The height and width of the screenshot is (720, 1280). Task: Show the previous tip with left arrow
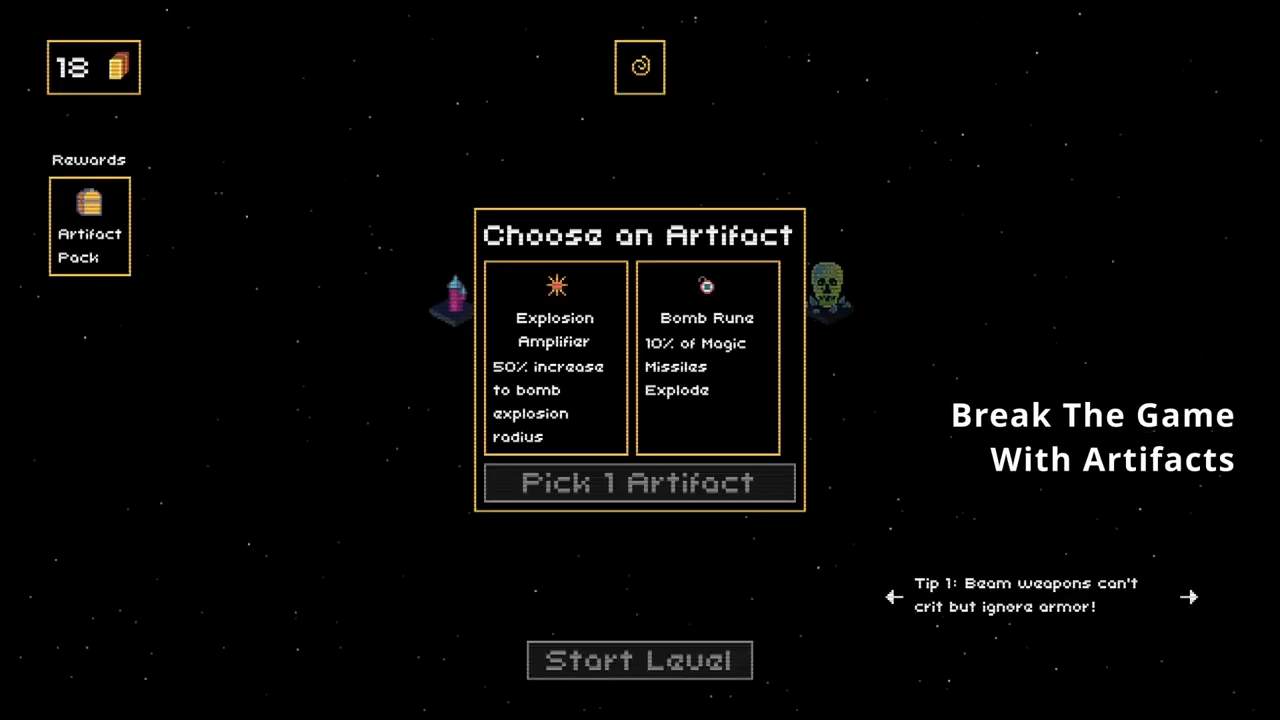click(894, 597)
